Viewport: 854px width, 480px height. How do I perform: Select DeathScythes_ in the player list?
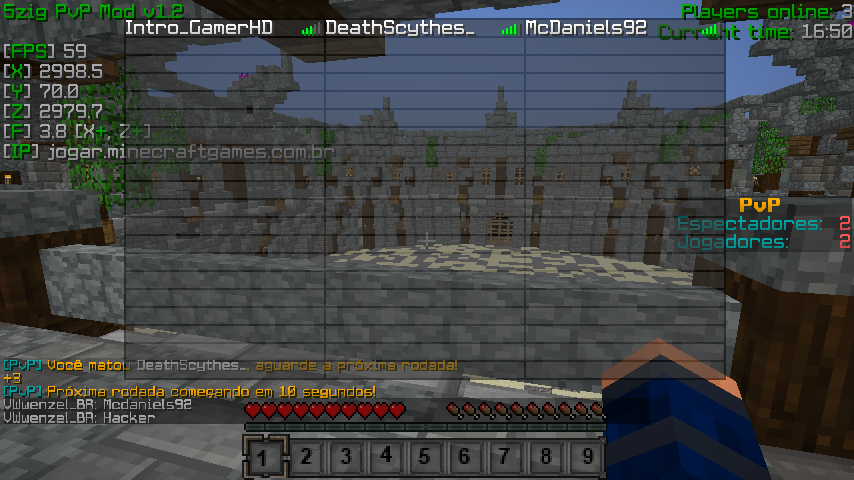point(399,28)
